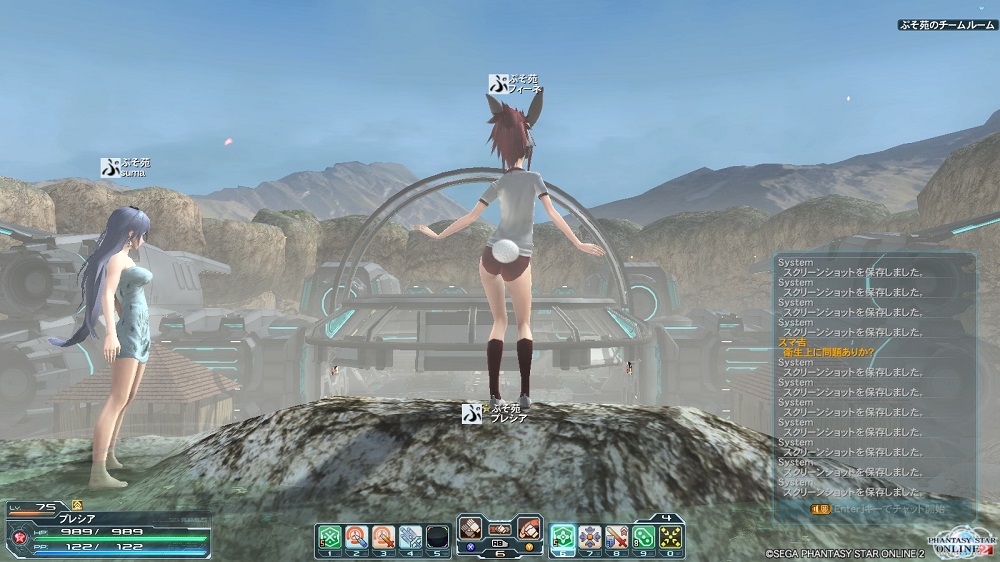Select the left knuckle weapon action icon
The width and height of the screenshot is (1000, 562).
pos(471,528)
